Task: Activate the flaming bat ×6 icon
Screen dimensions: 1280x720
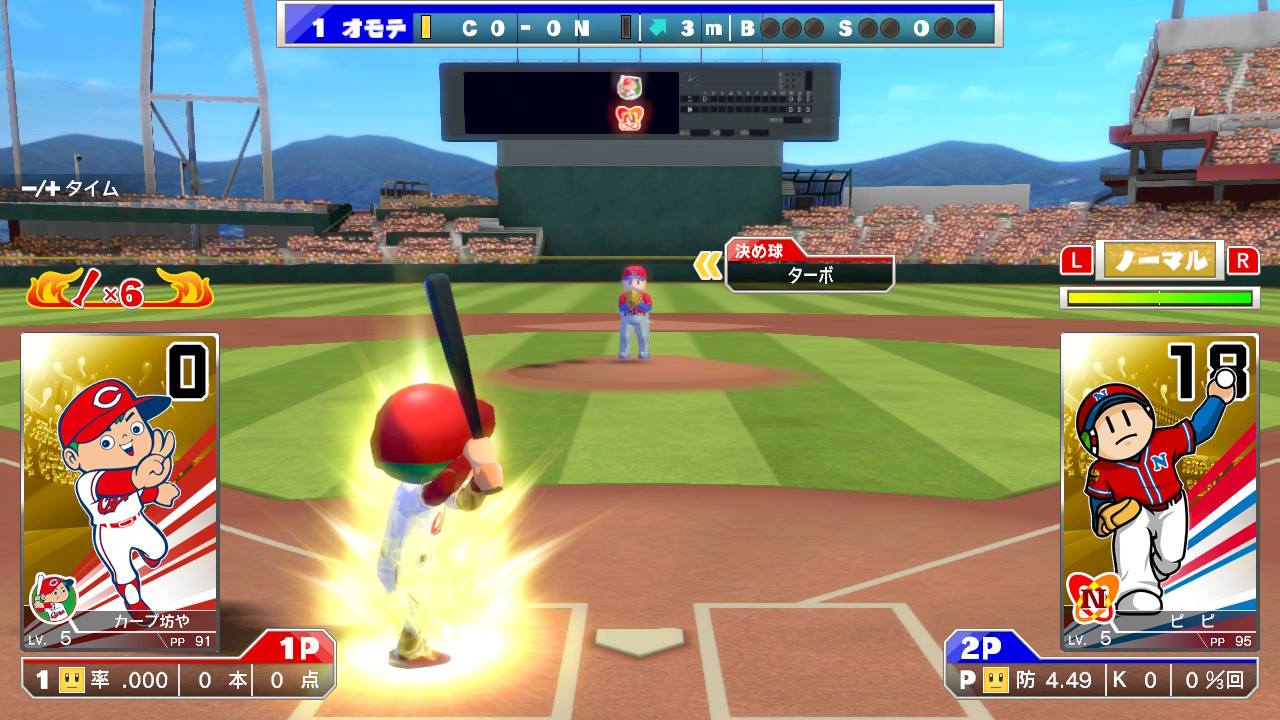Action: point(118,291)
